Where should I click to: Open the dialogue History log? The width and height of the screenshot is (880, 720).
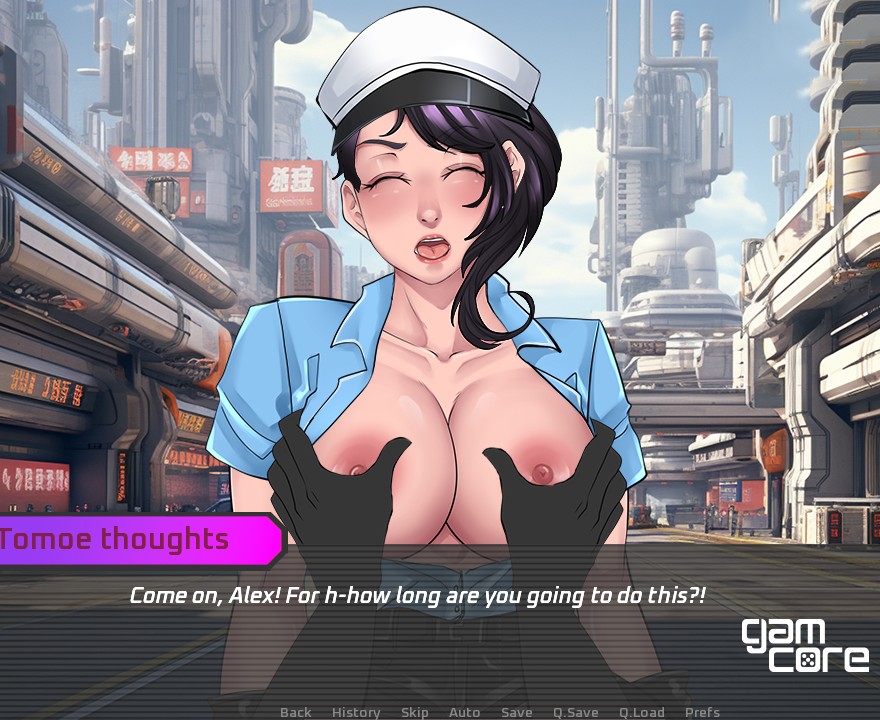(356, 712)
